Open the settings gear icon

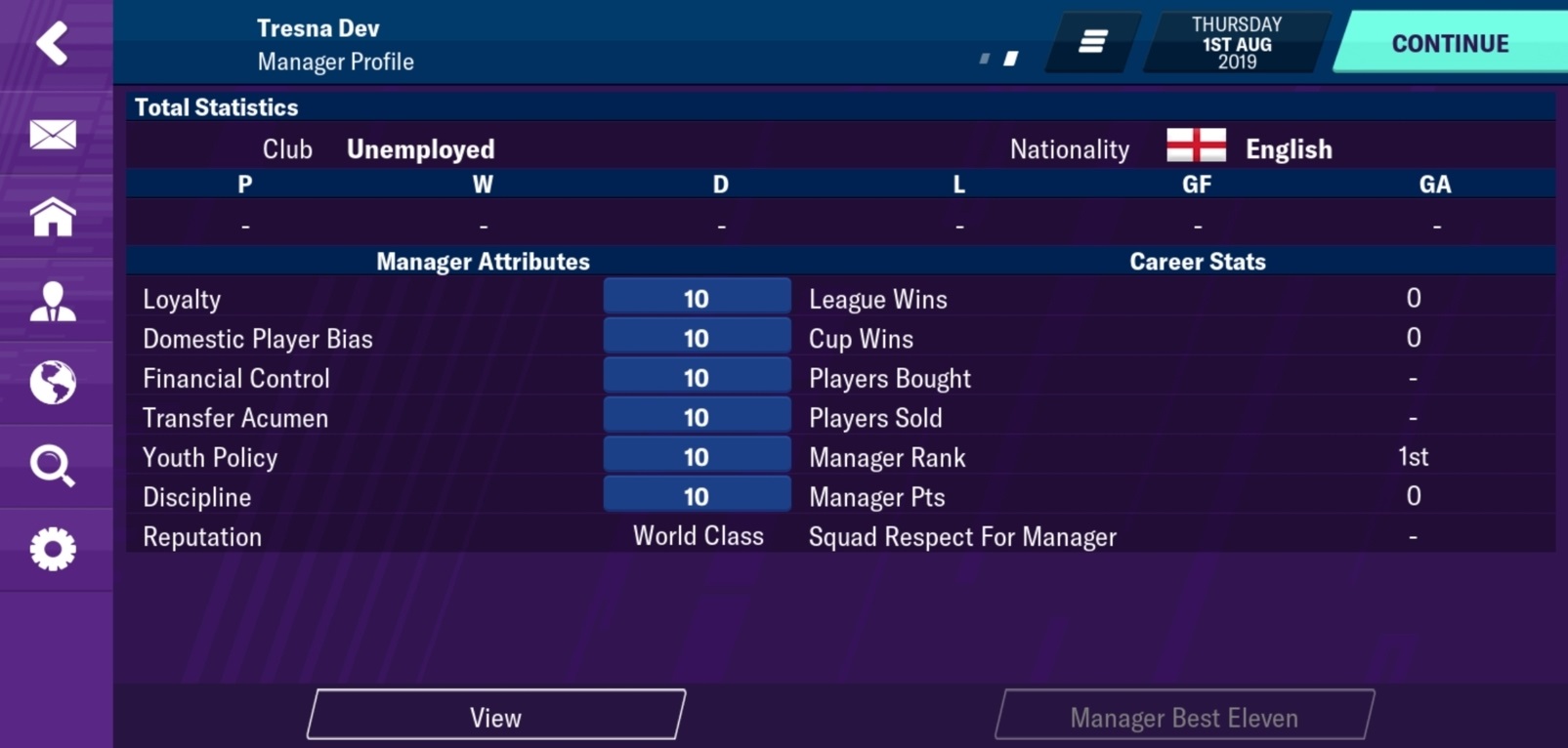click(x=54, y=549)
